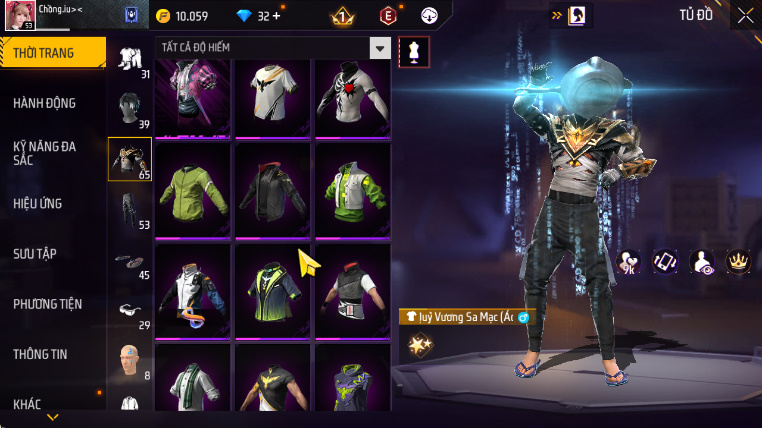Open the THỜI TRANG fashion category
762x428 pixels.
pos(52,53)
